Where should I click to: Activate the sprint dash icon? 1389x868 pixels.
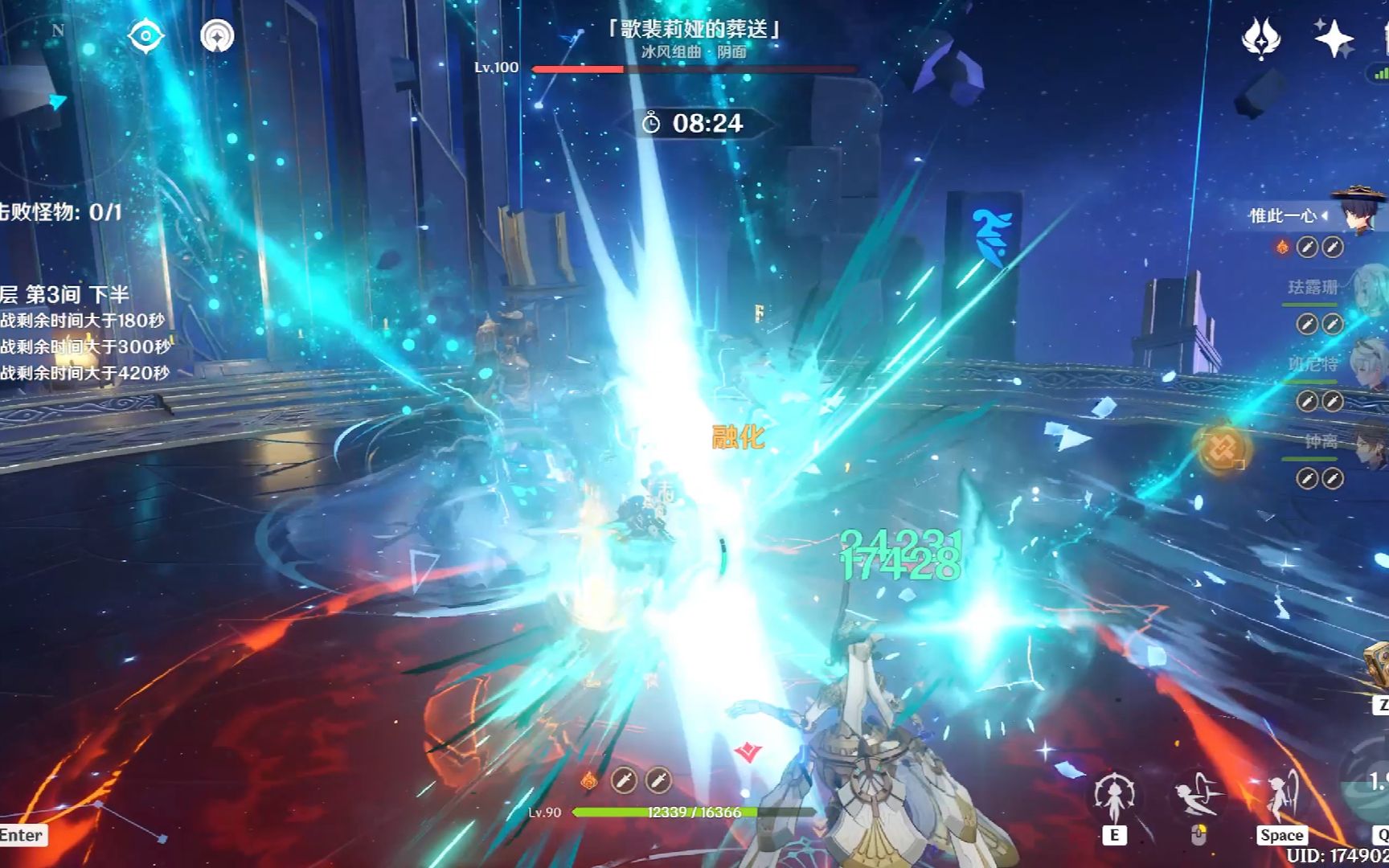tap(1197, 796)
